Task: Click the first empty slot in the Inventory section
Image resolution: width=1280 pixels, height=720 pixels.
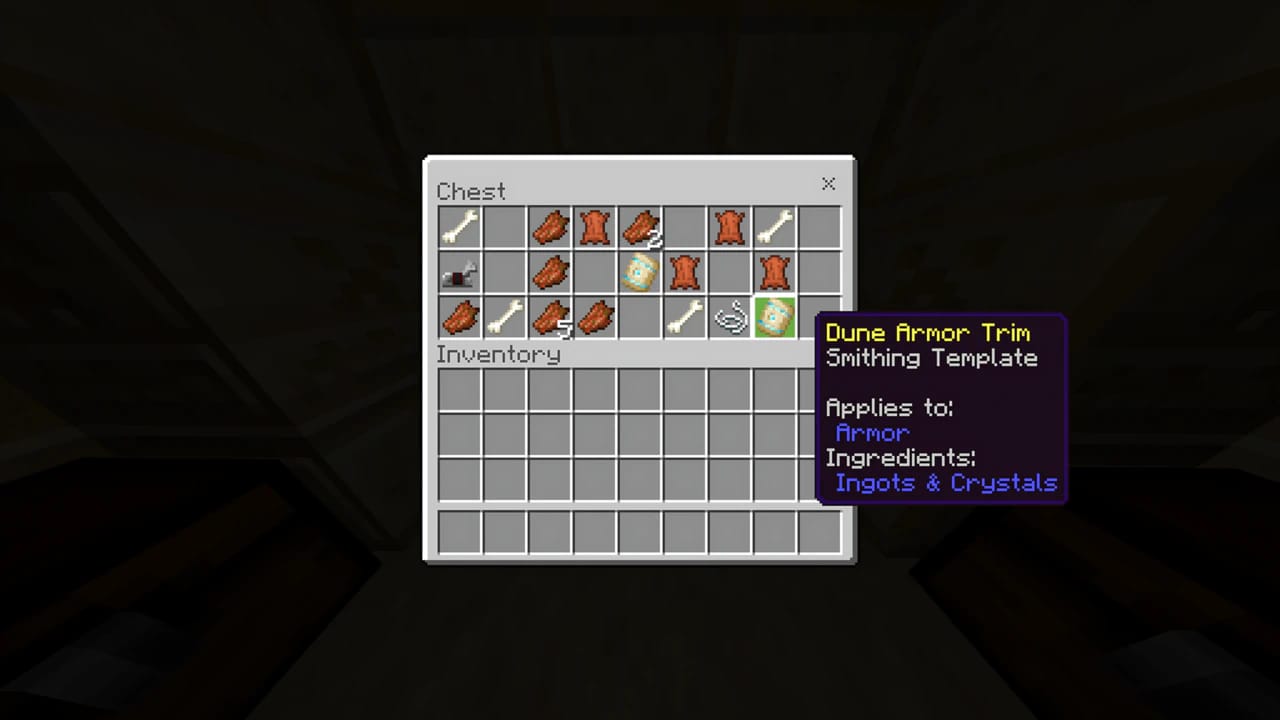Action: pos(459,387)
